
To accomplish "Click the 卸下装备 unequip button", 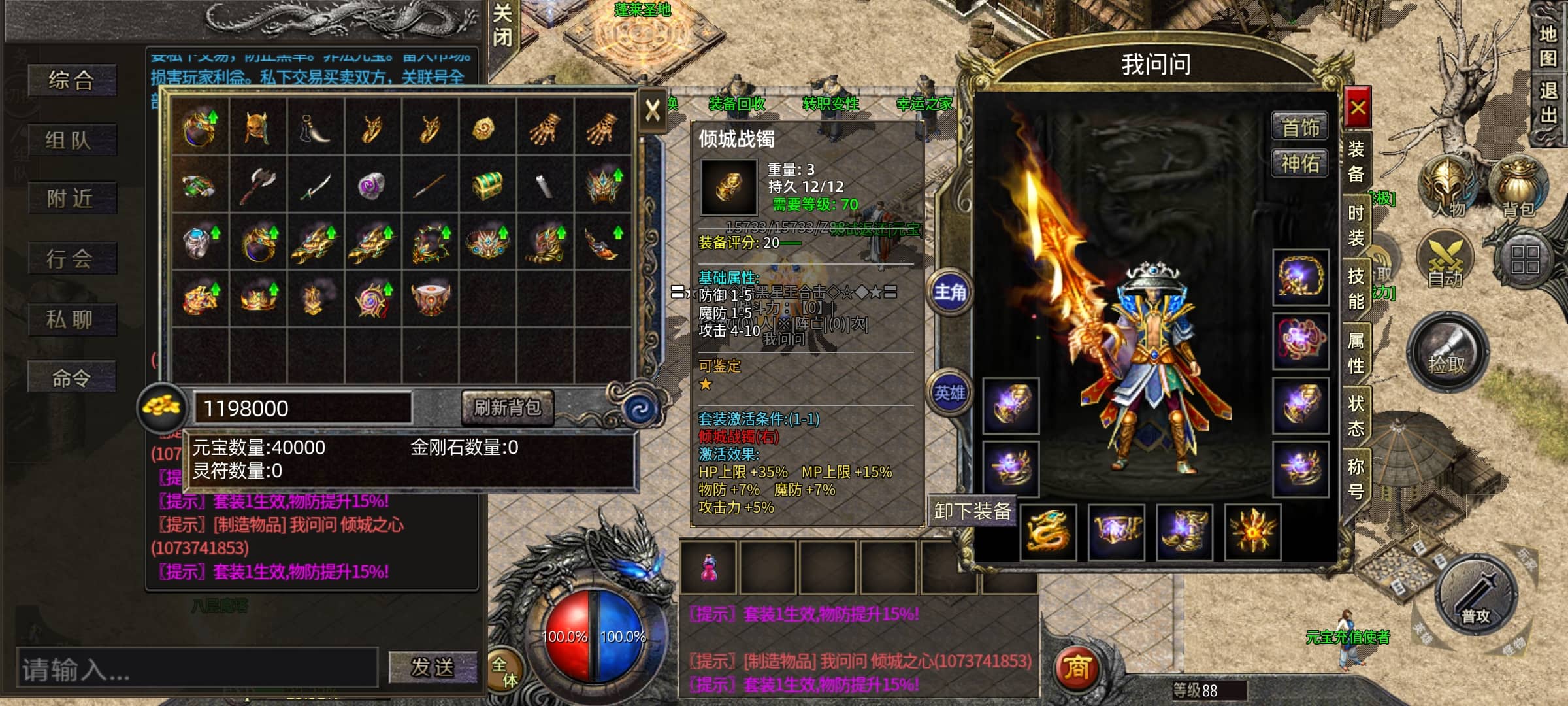I will pyautogui.click(x=972, y=511).
